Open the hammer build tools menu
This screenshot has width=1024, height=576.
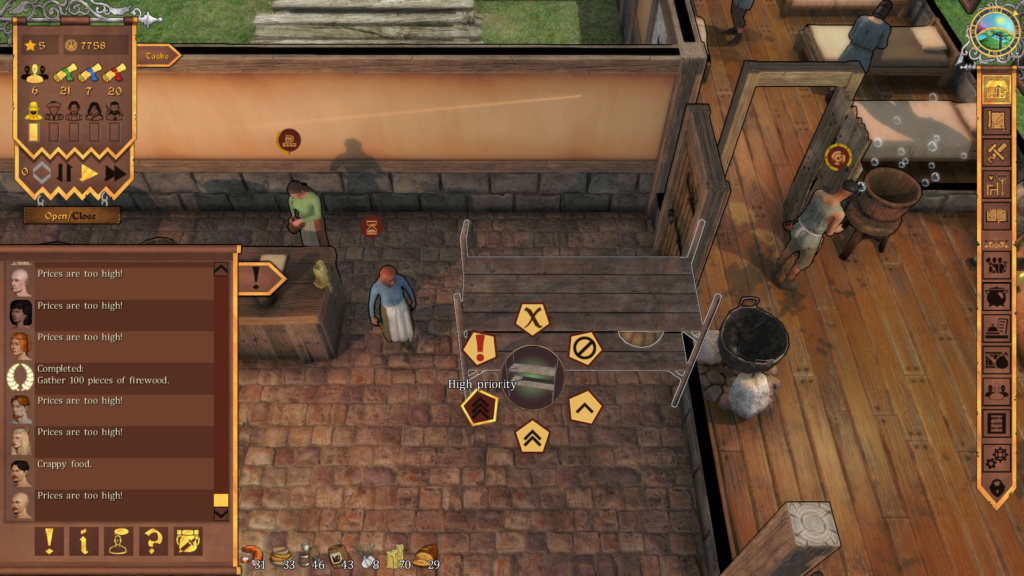click(x=996, y=153)
